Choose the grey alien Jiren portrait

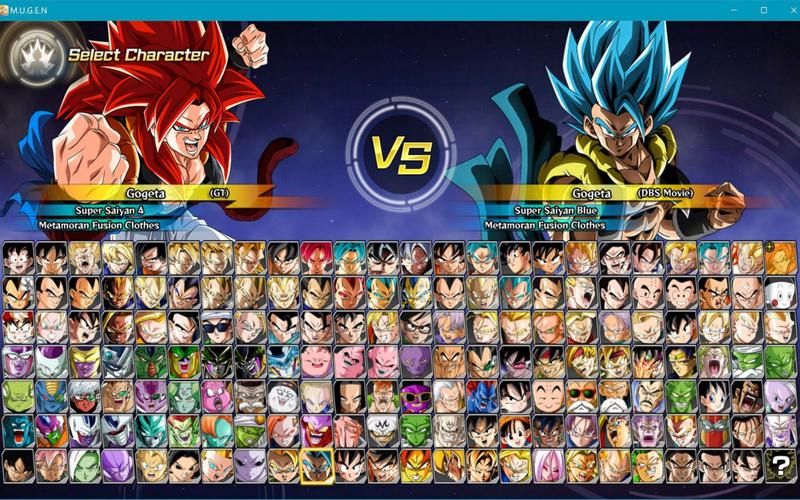[251, 464]
